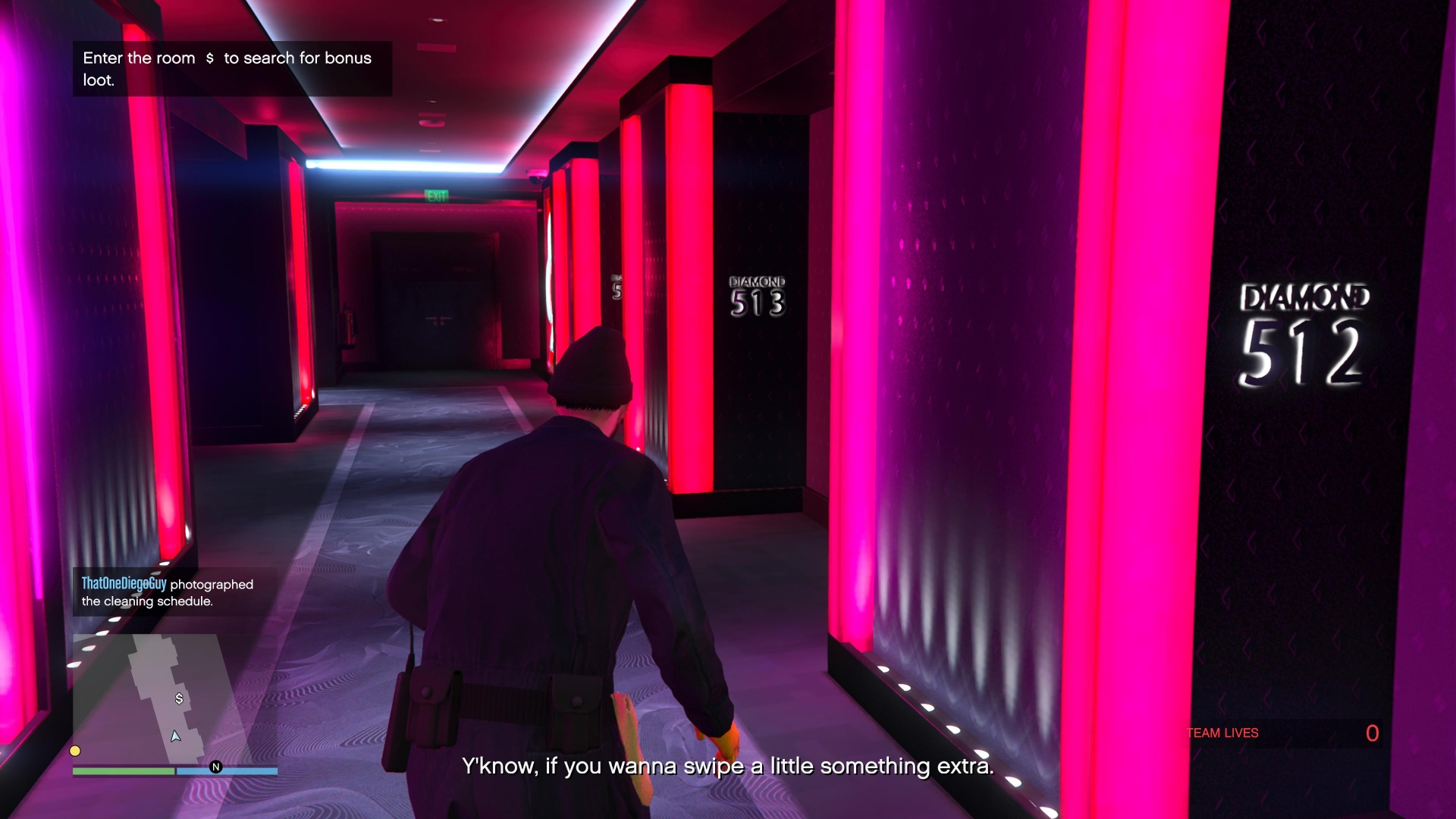Select the green EXIT sign above the door
The width and height of the screenshot is (1456, 819).
coord(438,194)
